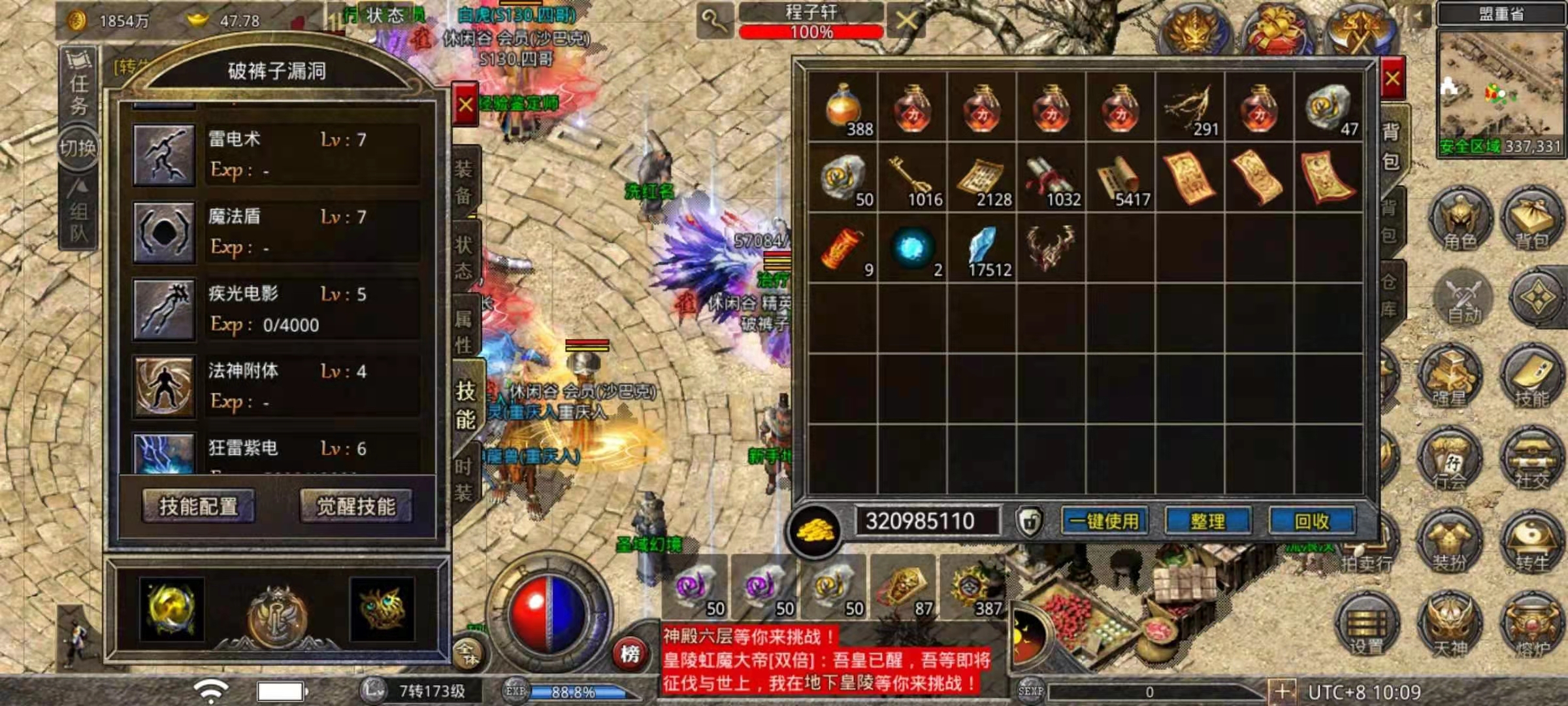The image size is (1568, 706).
Task: Open the 设置 settings menu
Action: 1367,624
